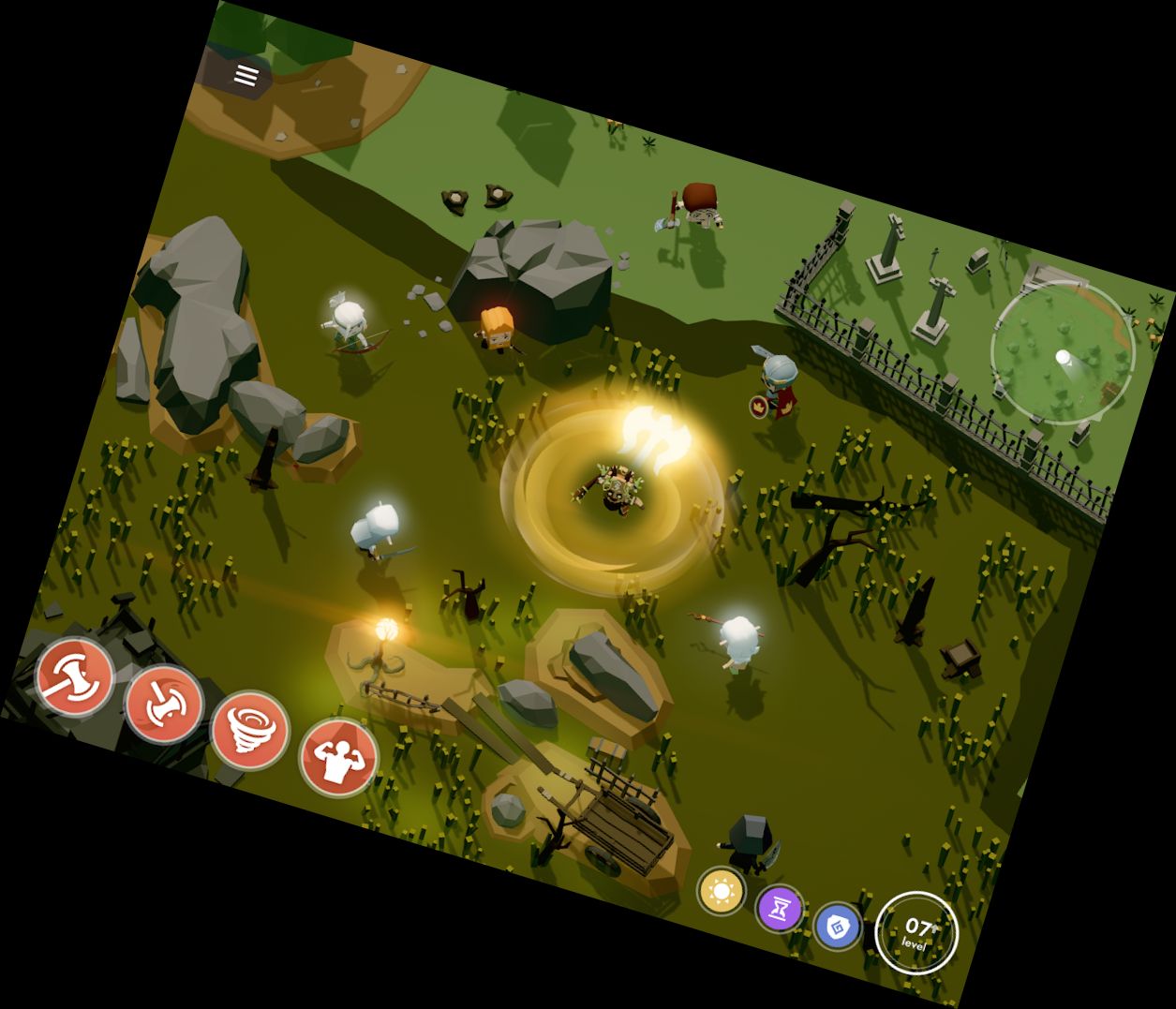Image resolution: width=1176 pixels, height=1009 pixels.
Task: Click the yellow sun icon
Action: [x=722, y=891]
